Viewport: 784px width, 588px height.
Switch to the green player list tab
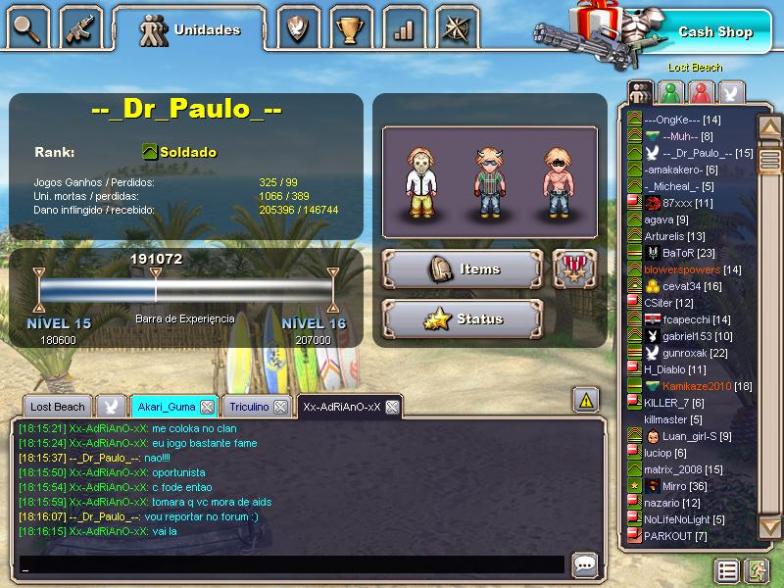point(671,92)
